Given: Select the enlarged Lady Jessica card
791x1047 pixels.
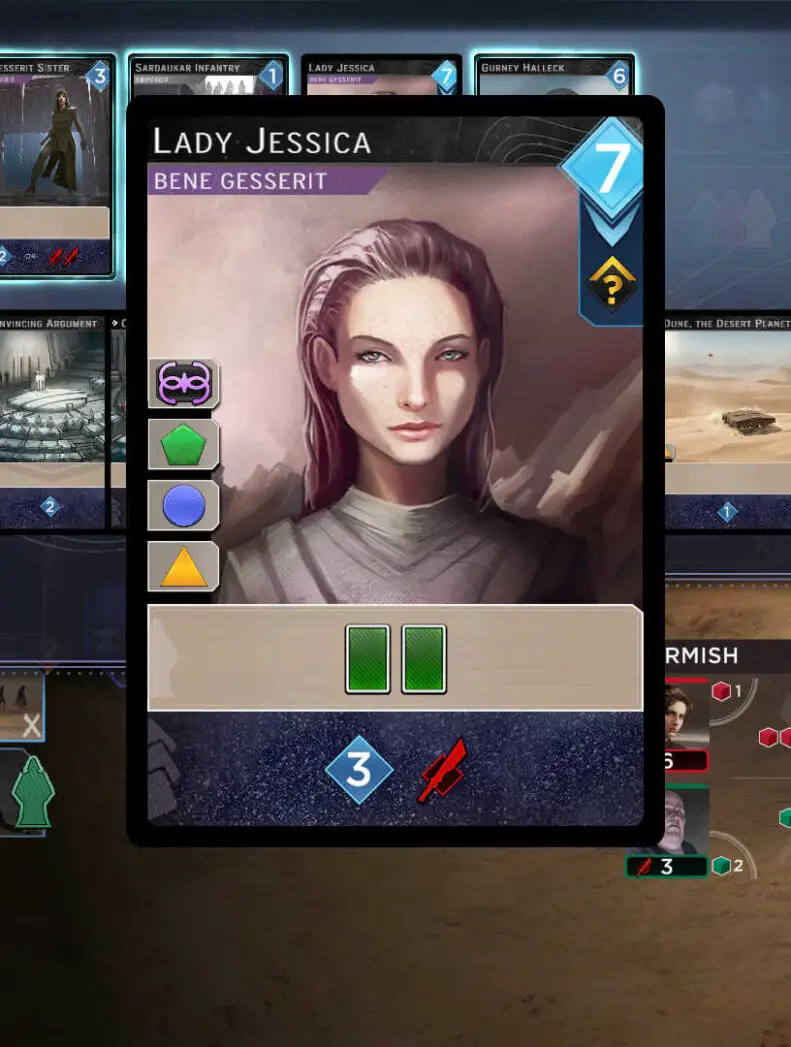Looking at the screenshot, I should tap(395, 470).
